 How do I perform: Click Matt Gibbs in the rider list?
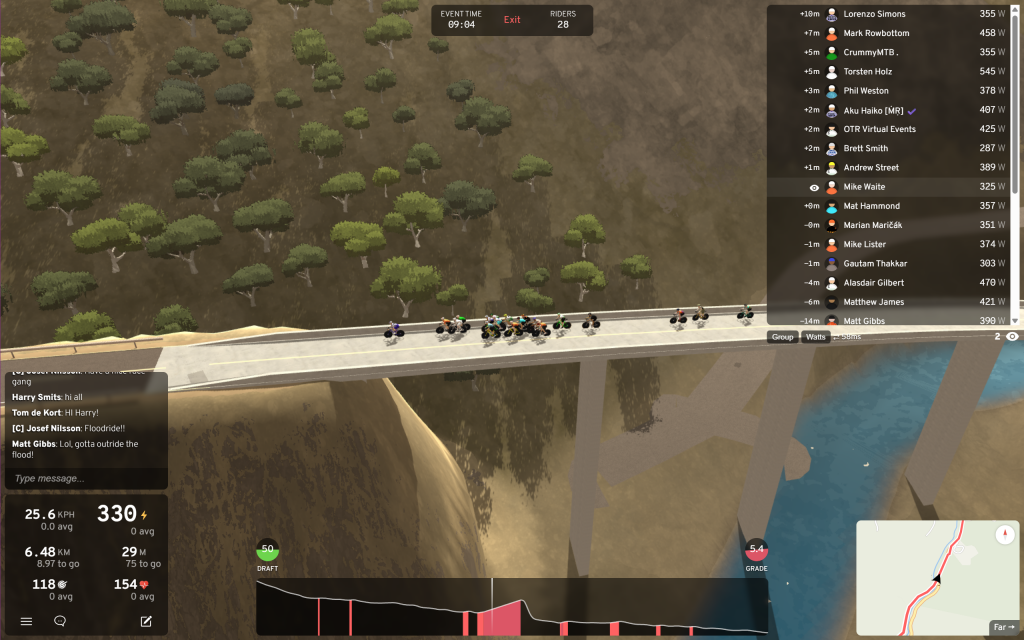click(866, 320)
